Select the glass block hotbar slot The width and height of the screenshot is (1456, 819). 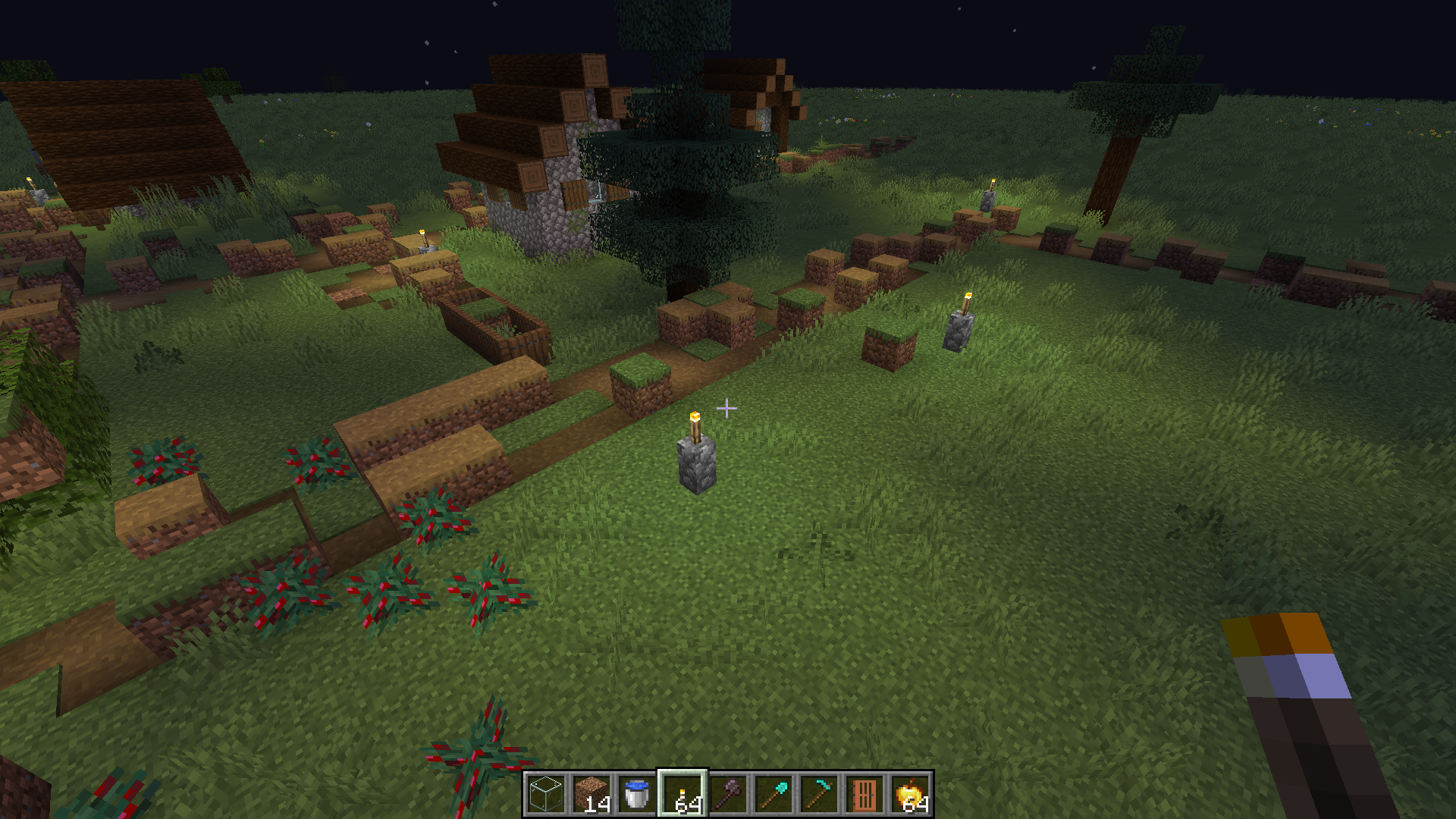click(546, 794)
